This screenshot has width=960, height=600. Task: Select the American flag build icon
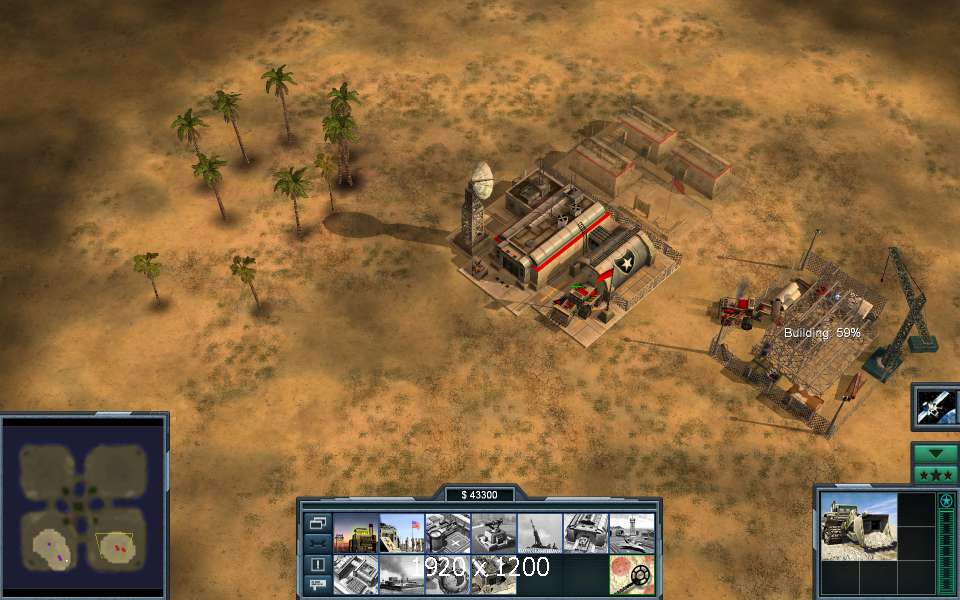click(402, 533)
